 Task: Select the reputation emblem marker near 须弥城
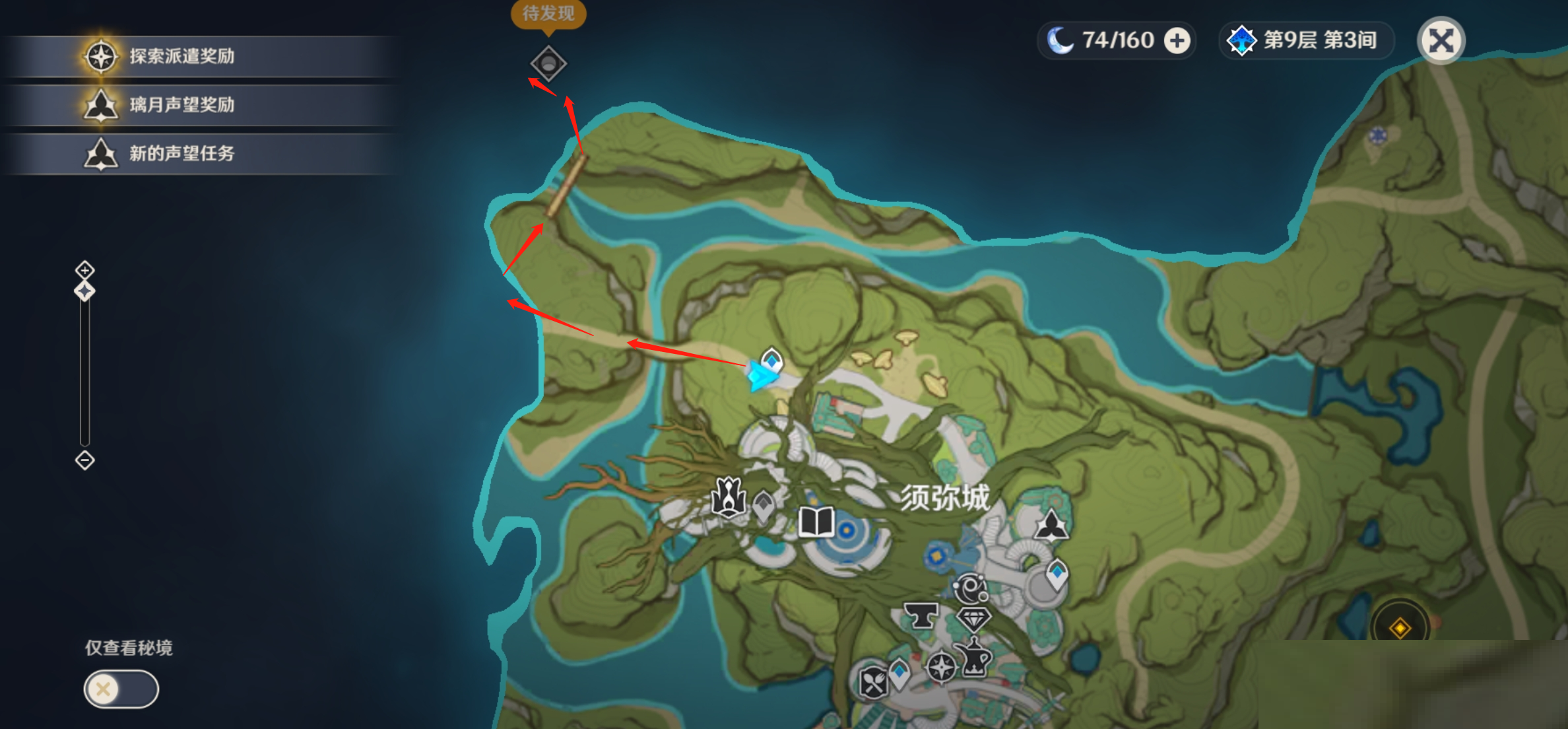click(1051, 526)
